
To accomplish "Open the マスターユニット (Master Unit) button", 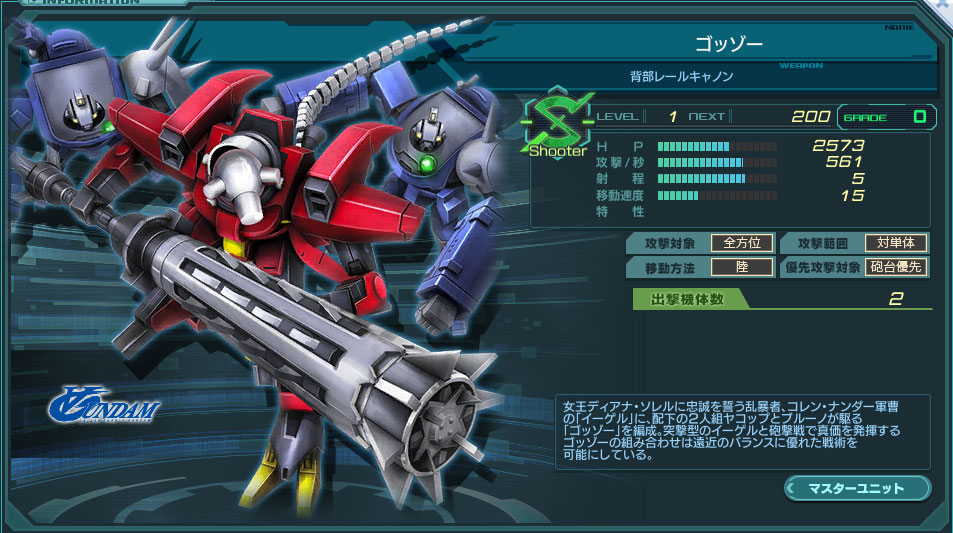I will coord(858,488).
